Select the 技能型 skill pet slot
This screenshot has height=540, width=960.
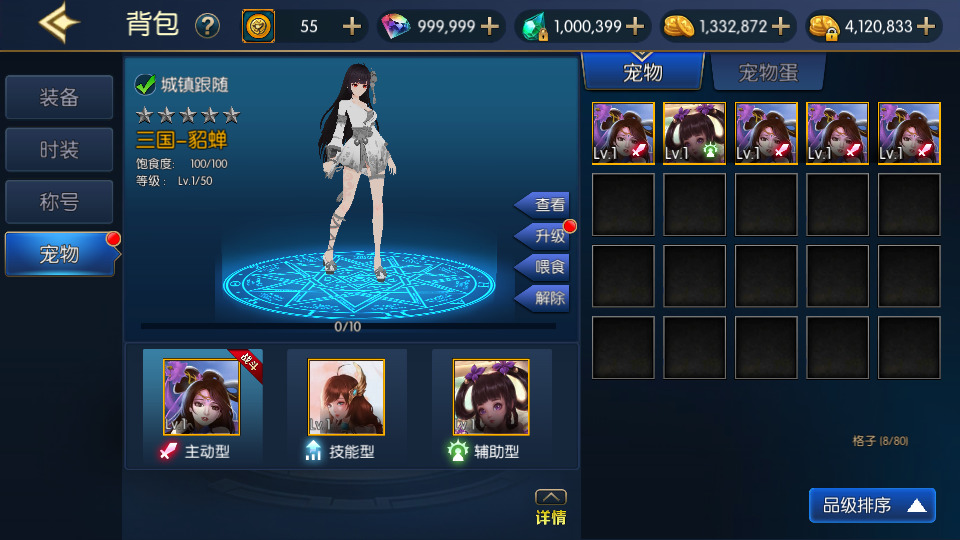pos(346,397)
